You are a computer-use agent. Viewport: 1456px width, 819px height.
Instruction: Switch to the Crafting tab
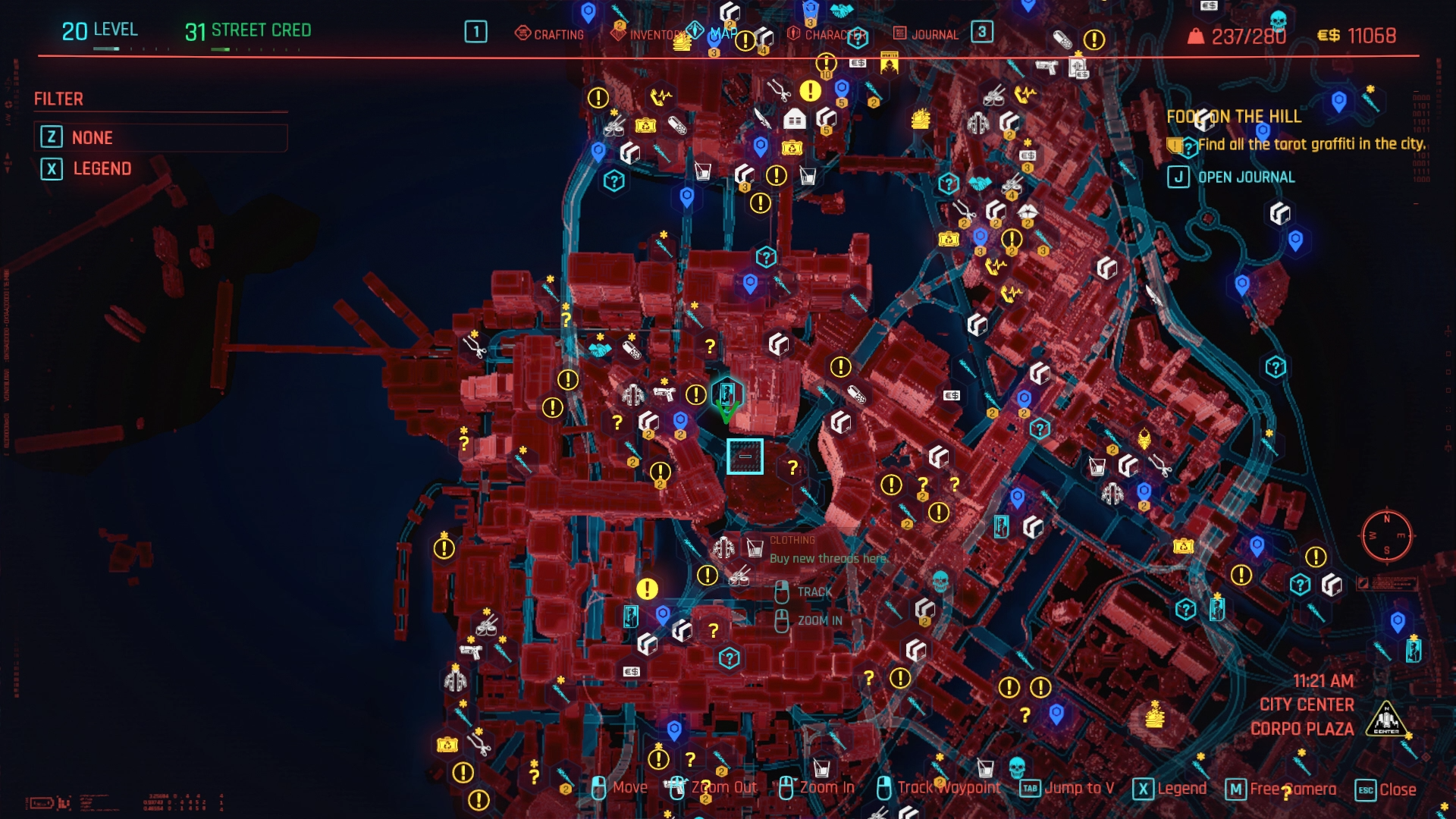click(x=550, y=34)
